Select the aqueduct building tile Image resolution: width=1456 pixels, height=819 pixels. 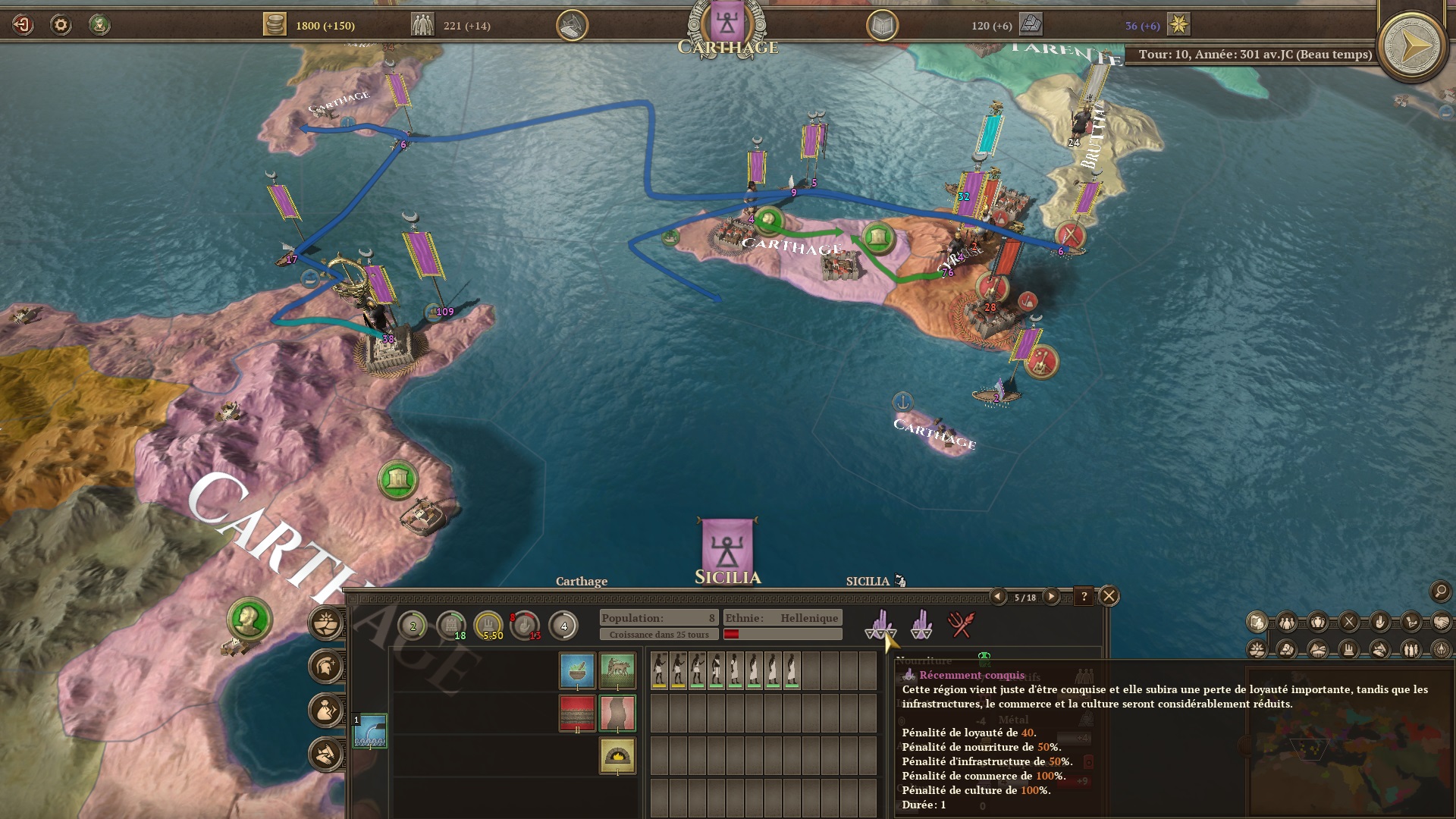[370, 730]
